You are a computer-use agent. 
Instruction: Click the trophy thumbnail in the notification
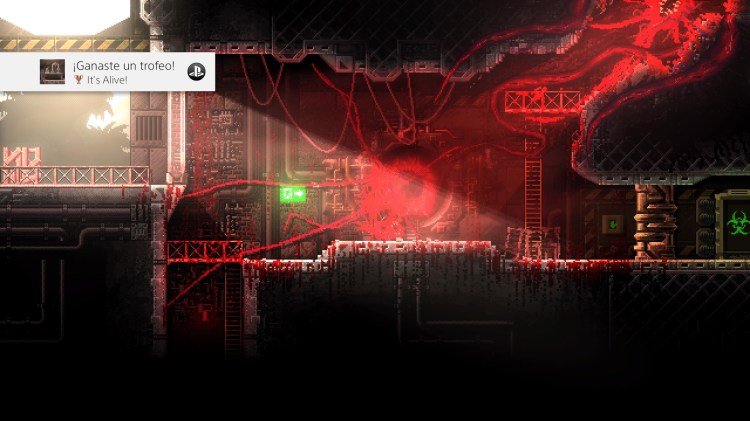pyautogui.click(x=52, y=72)
